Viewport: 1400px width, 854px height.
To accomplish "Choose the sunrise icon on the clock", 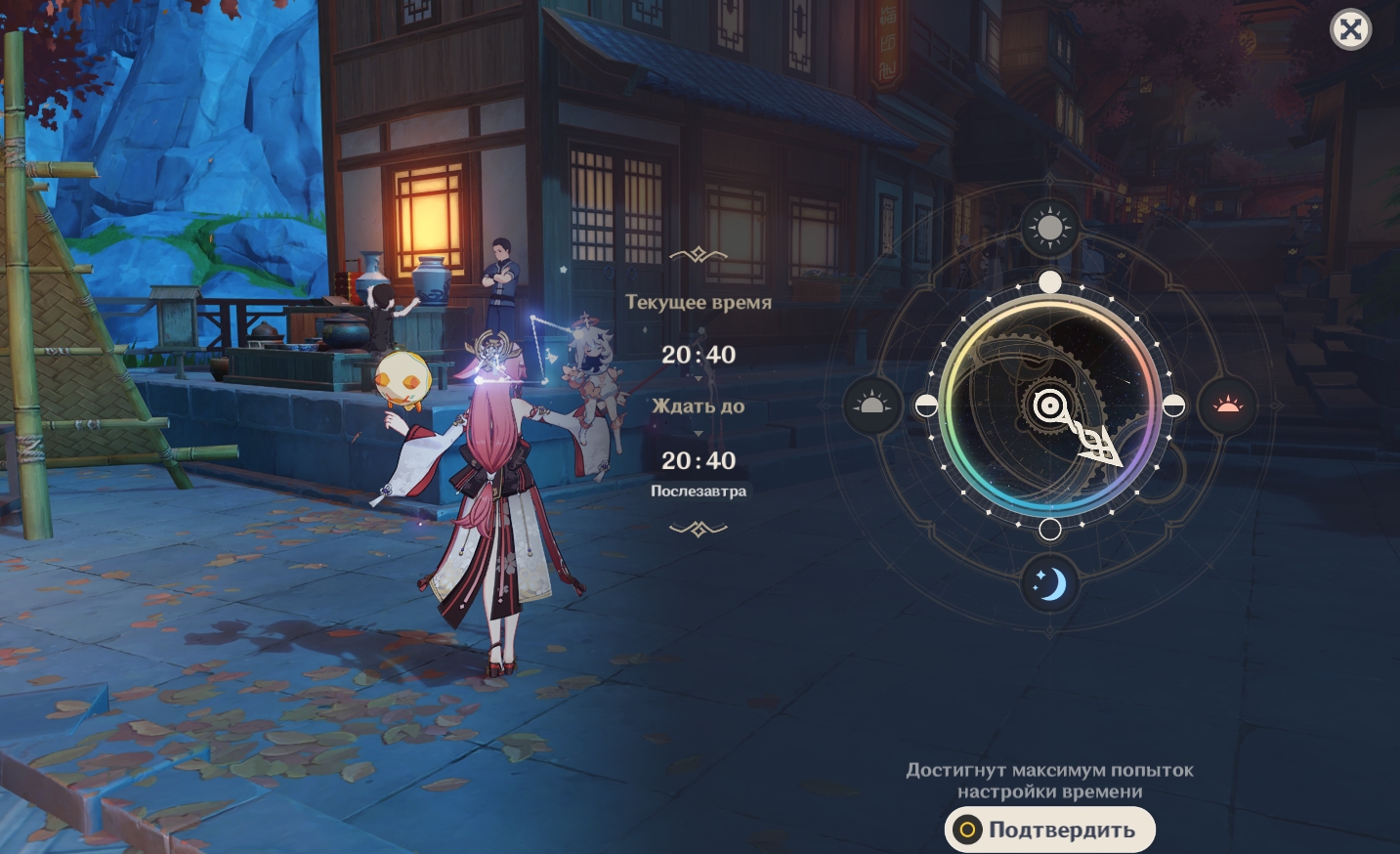I will coord(872,406).
